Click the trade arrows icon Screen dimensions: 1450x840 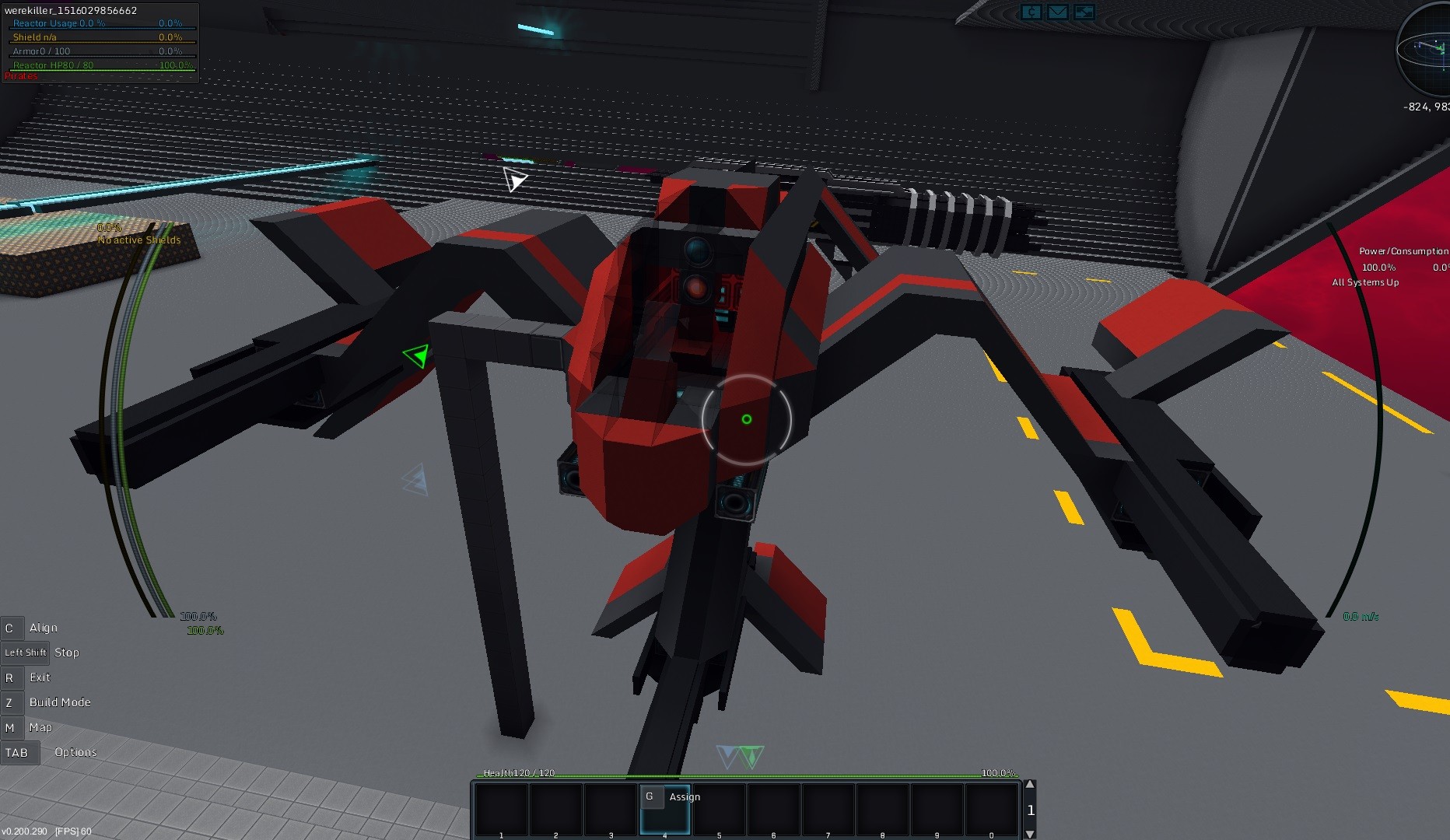(x=1084, y=12)
